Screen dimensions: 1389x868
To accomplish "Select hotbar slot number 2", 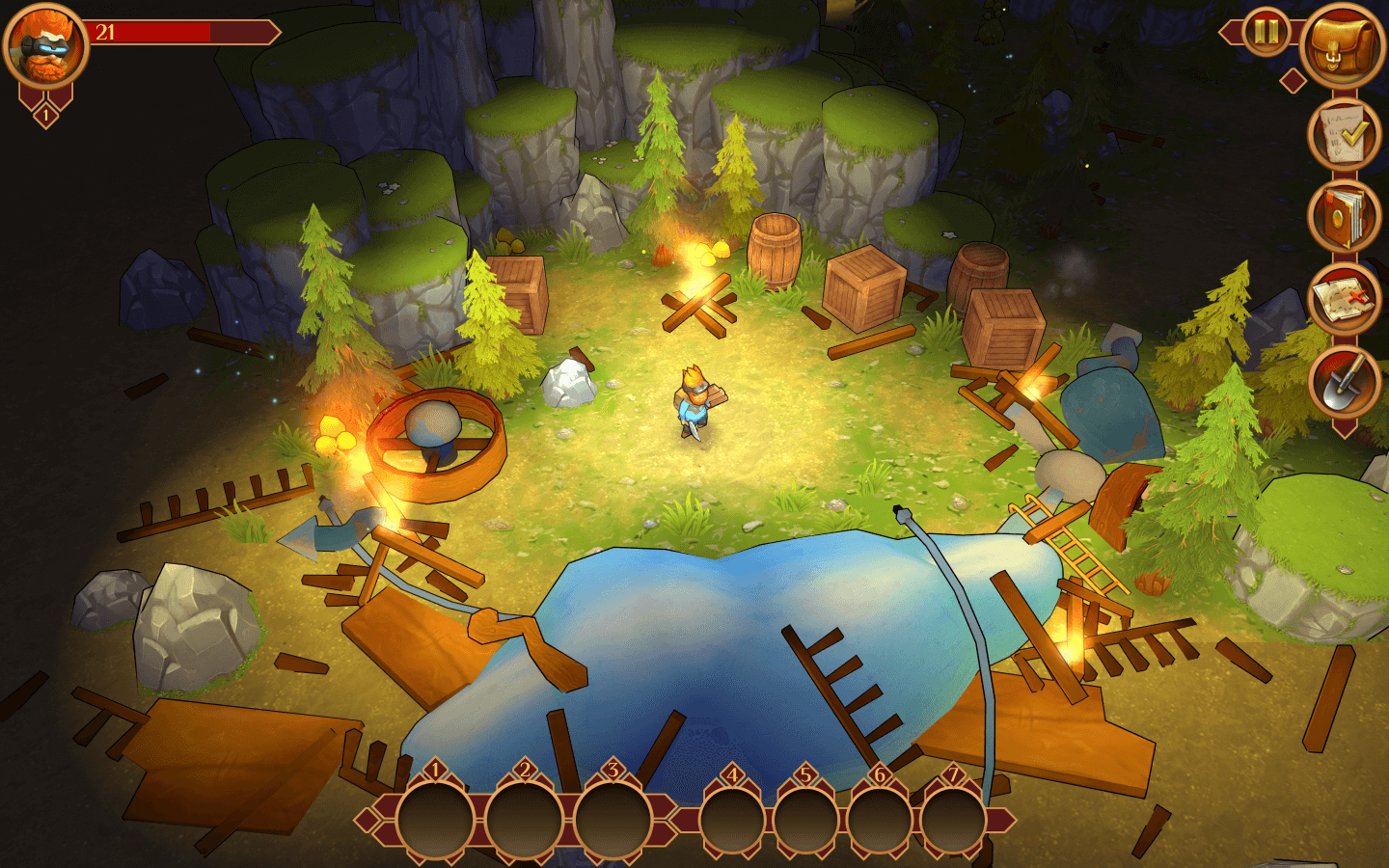I will (524, 821).
